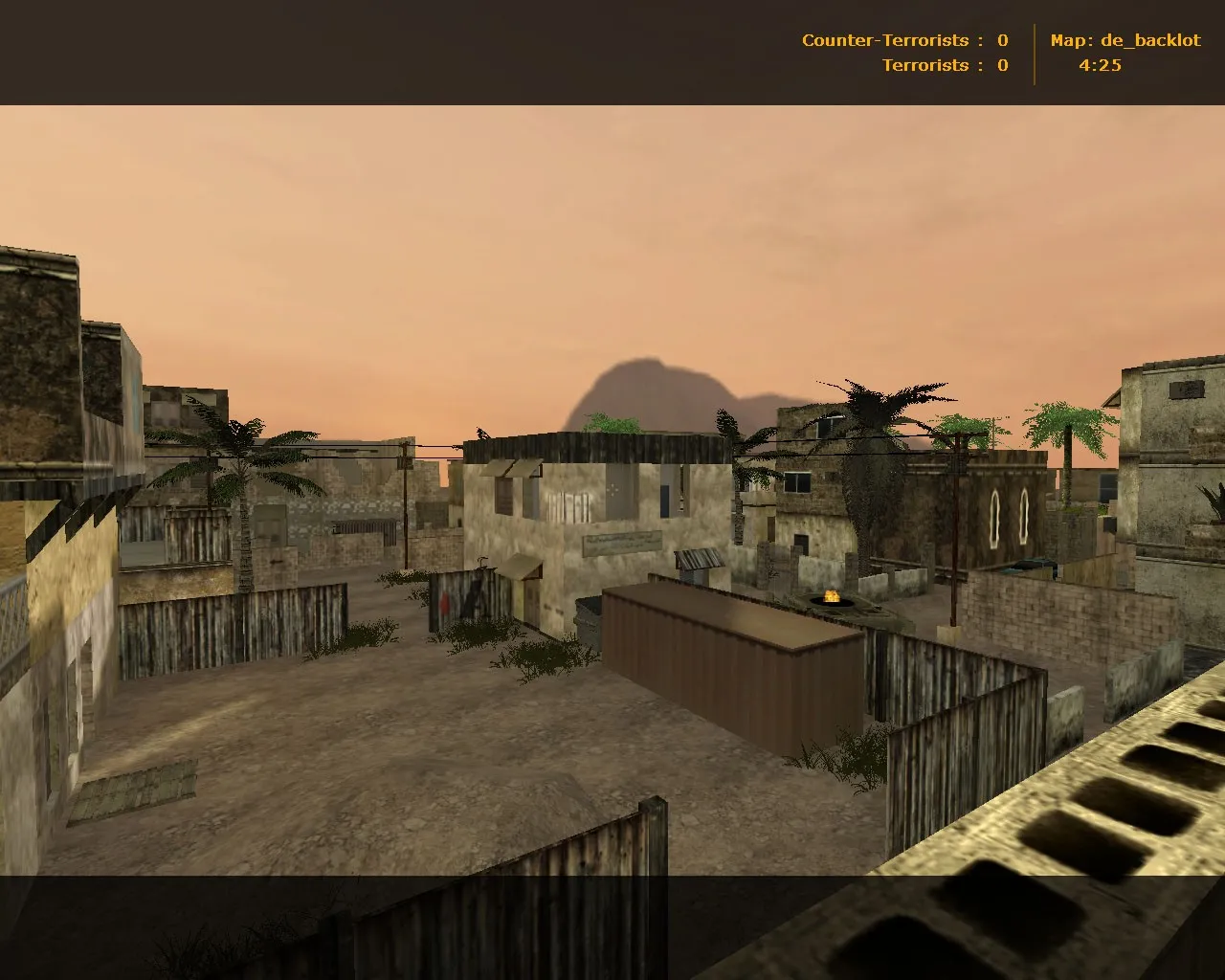Click the Counter-Terrorists score value zero
The height and width of the screenshot is (980, 1225).
pyautogui.click(x=1001, y=40)
